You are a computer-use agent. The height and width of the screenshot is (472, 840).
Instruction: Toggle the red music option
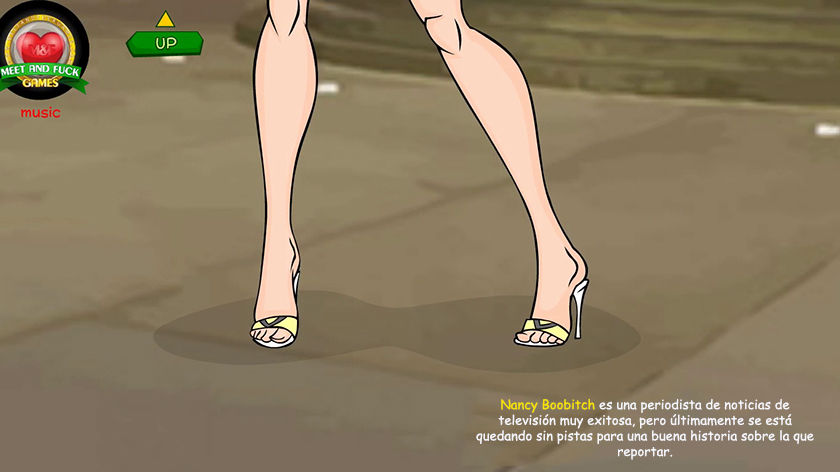click(41, 113)
